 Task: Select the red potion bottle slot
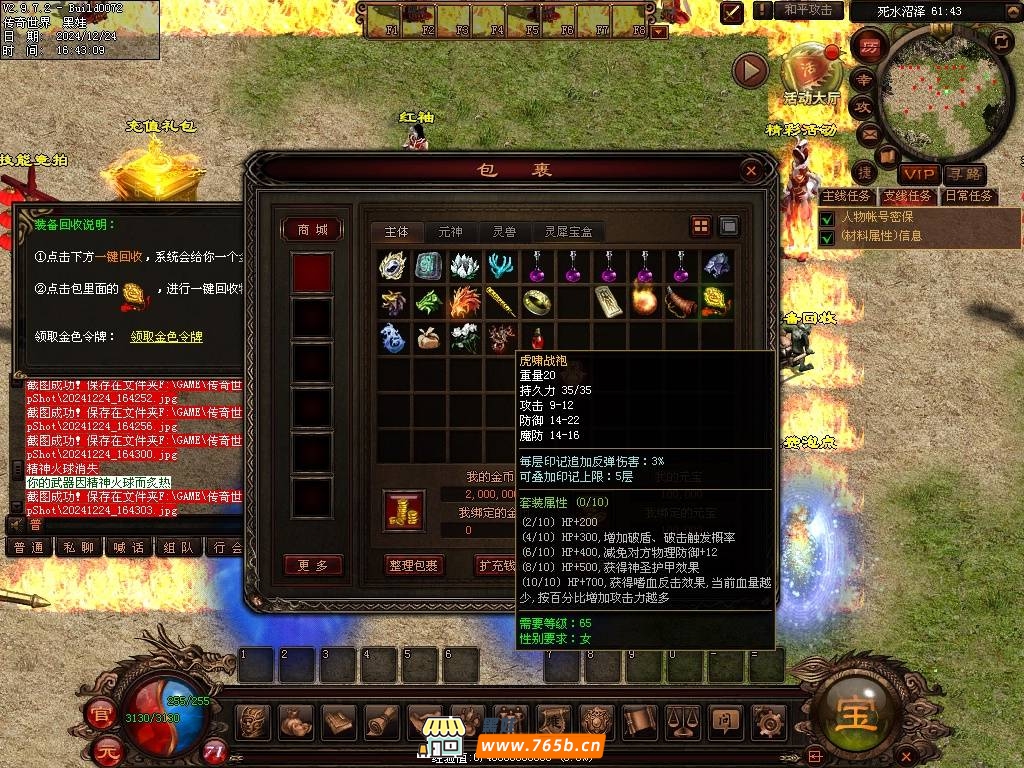540,337
